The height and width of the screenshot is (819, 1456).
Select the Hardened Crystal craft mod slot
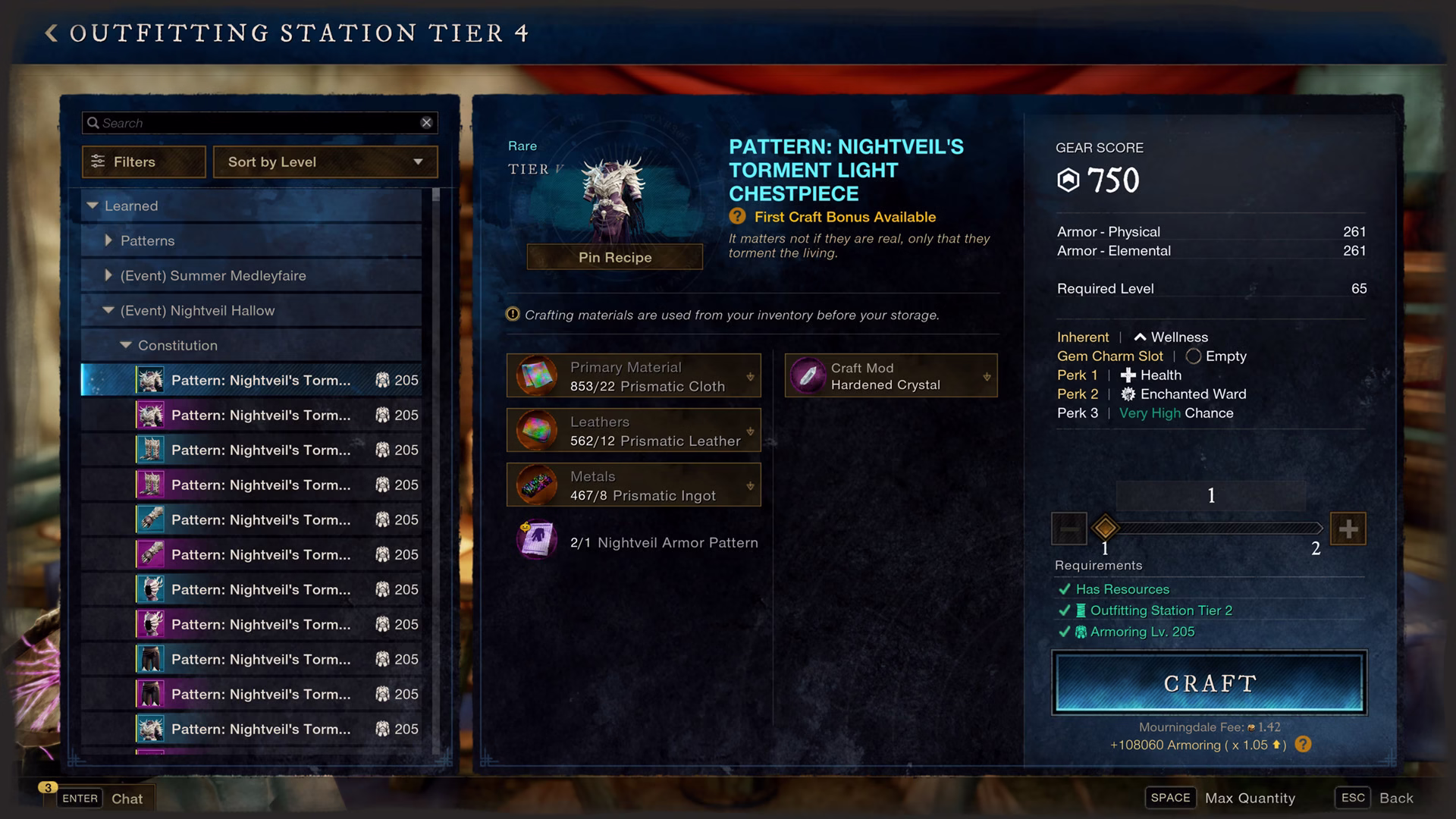pyautogui.click(x=890, y=375)
